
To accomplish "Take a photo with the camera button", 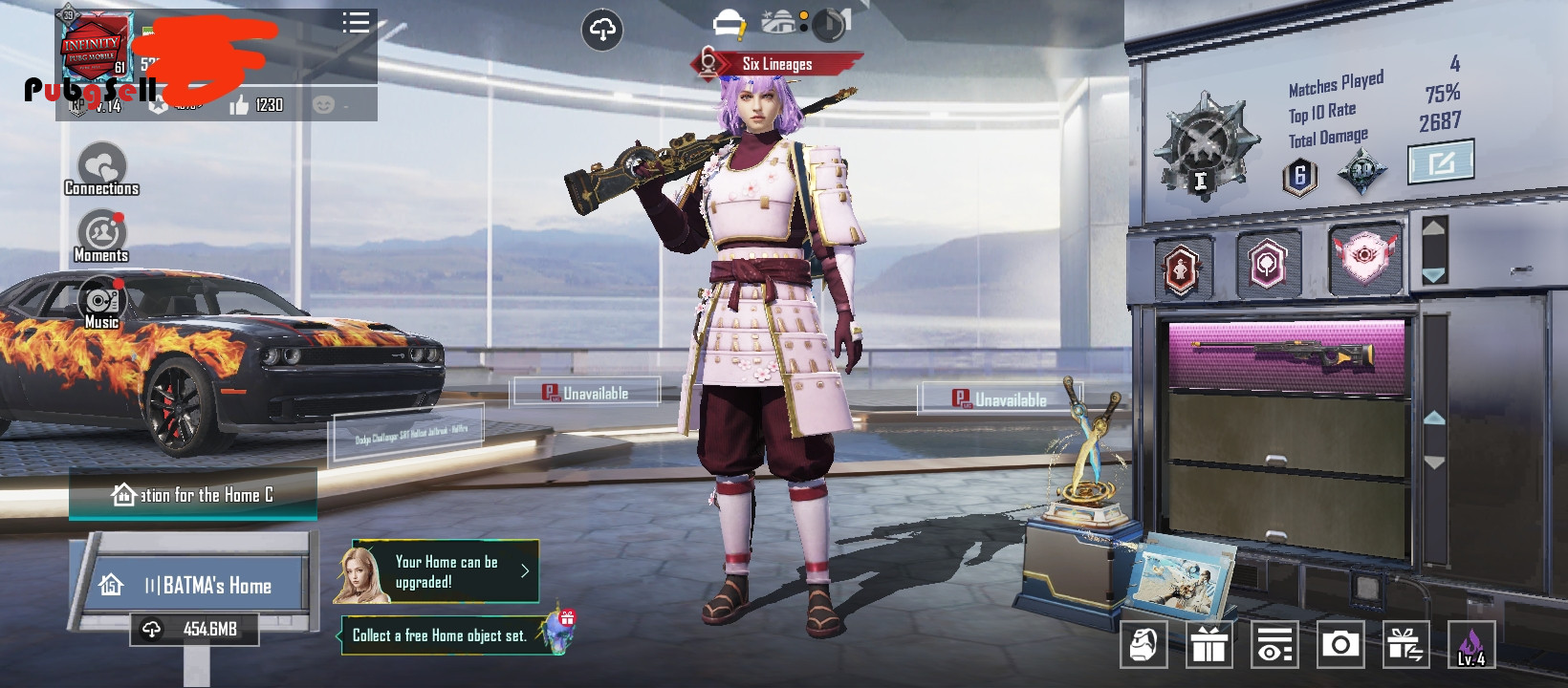I will pyautogui.click(x=1340, y=645).
